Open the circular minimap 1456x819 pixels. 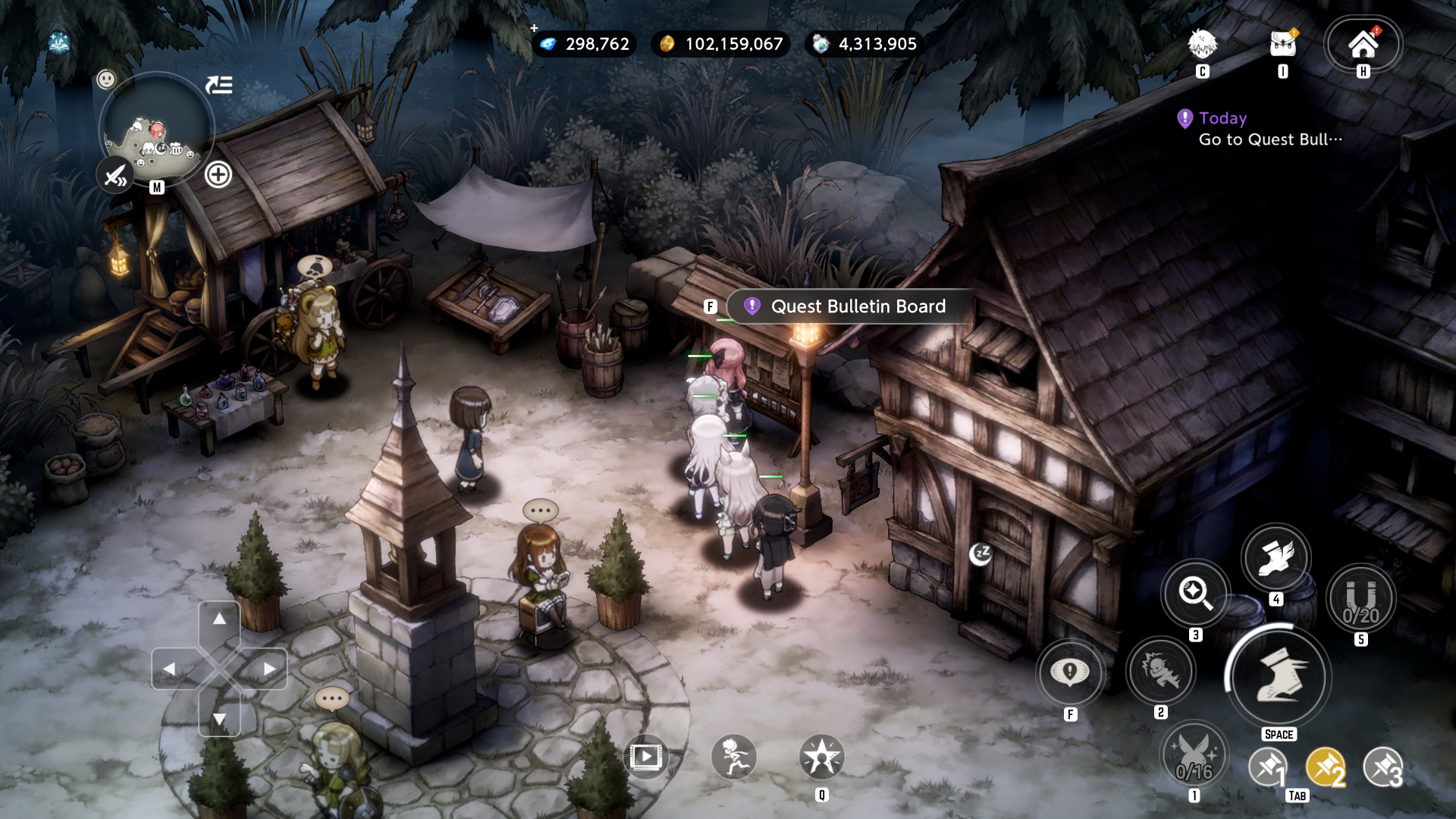(157, 129)
